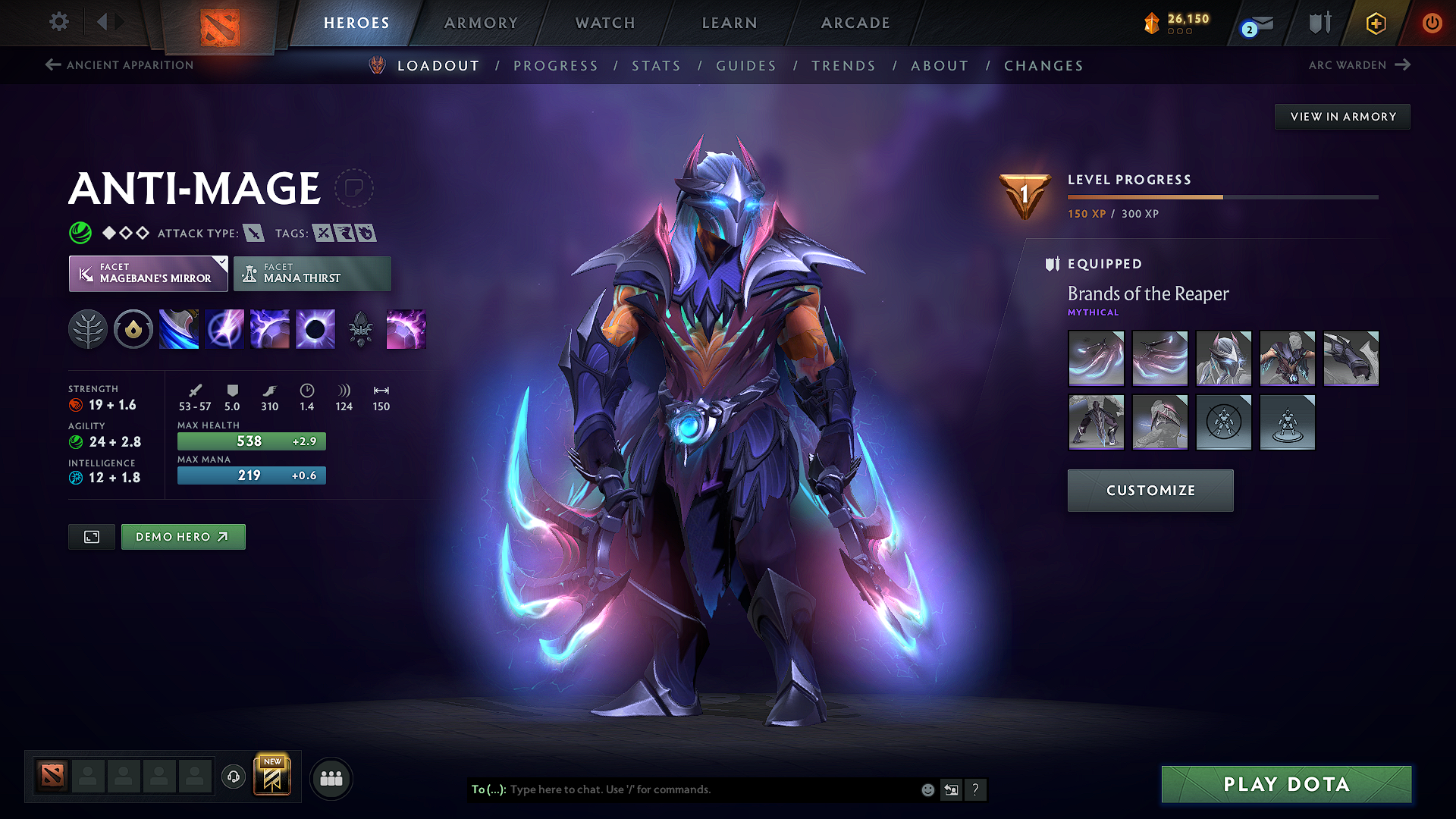Image resolution: width=1456 pixels, height=819 pixels.
Task: Click the PLAY DOTA button
Action: (x=1285, y=784)
